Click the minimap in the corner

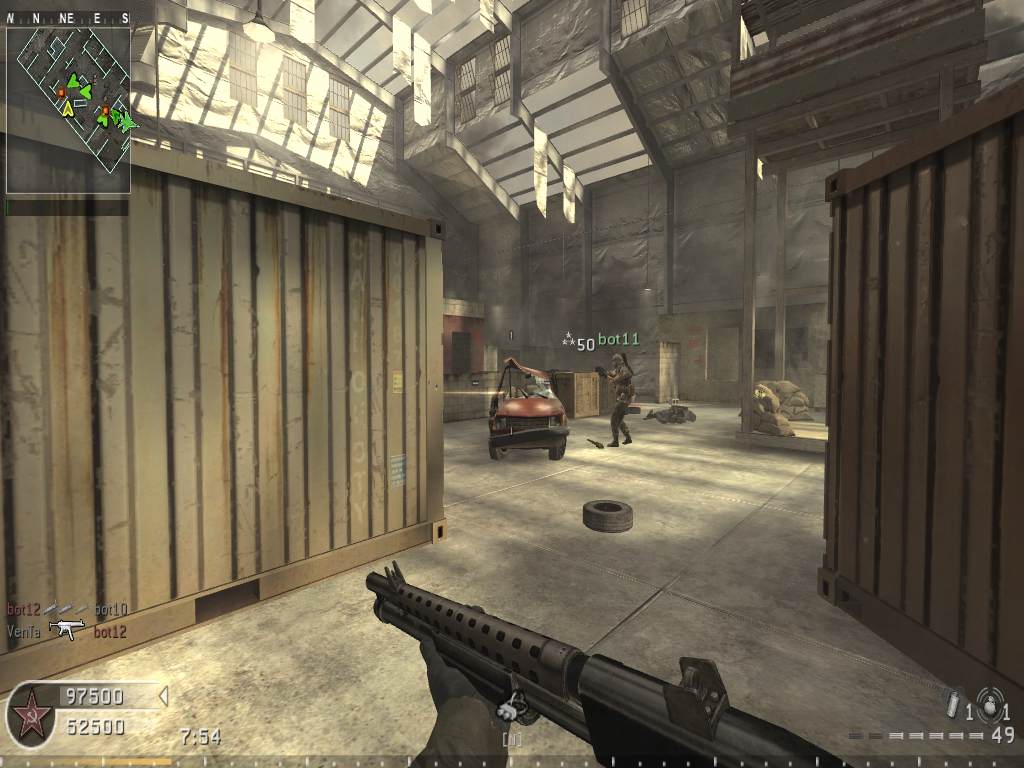tap(68, 109)
